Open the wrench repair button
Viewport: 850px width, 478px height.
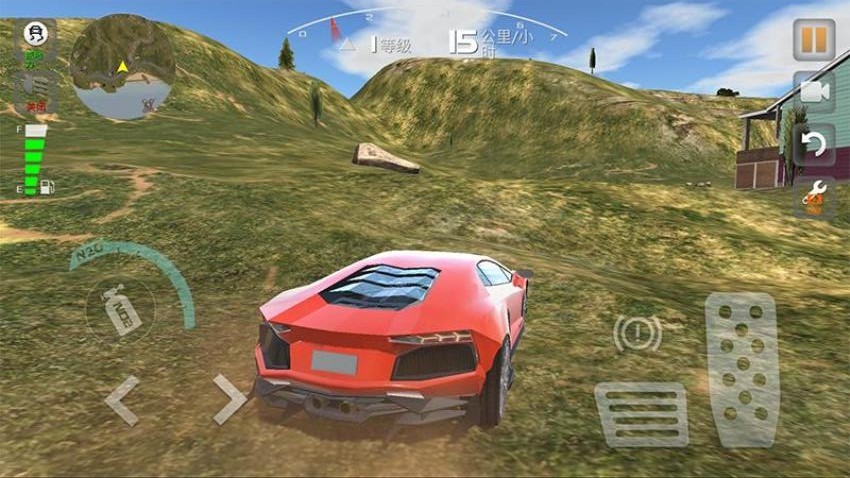pos(813,197)
